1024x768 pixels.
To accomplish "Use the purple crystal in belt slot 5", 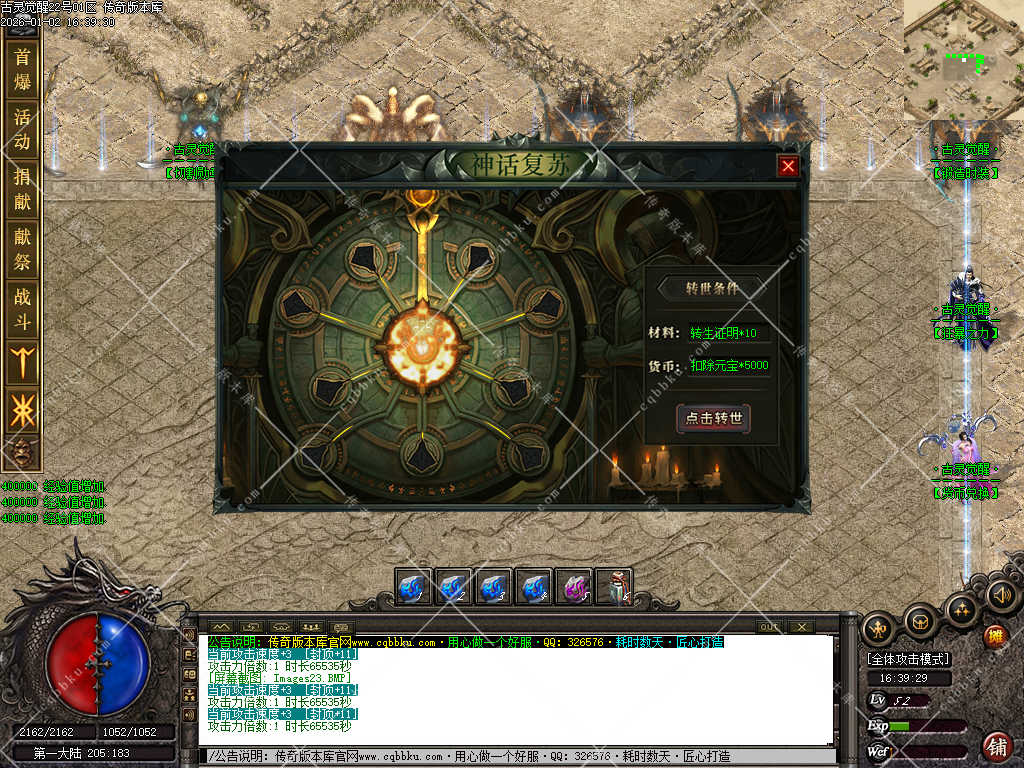I will click(573, 587).
